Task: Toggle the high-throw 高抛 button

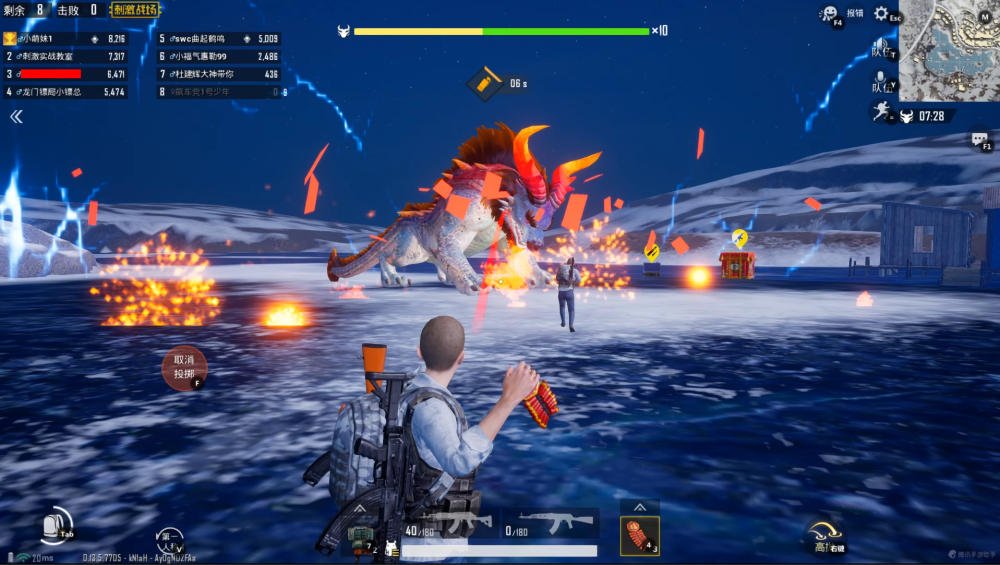Action: click(x=824, y=535)
